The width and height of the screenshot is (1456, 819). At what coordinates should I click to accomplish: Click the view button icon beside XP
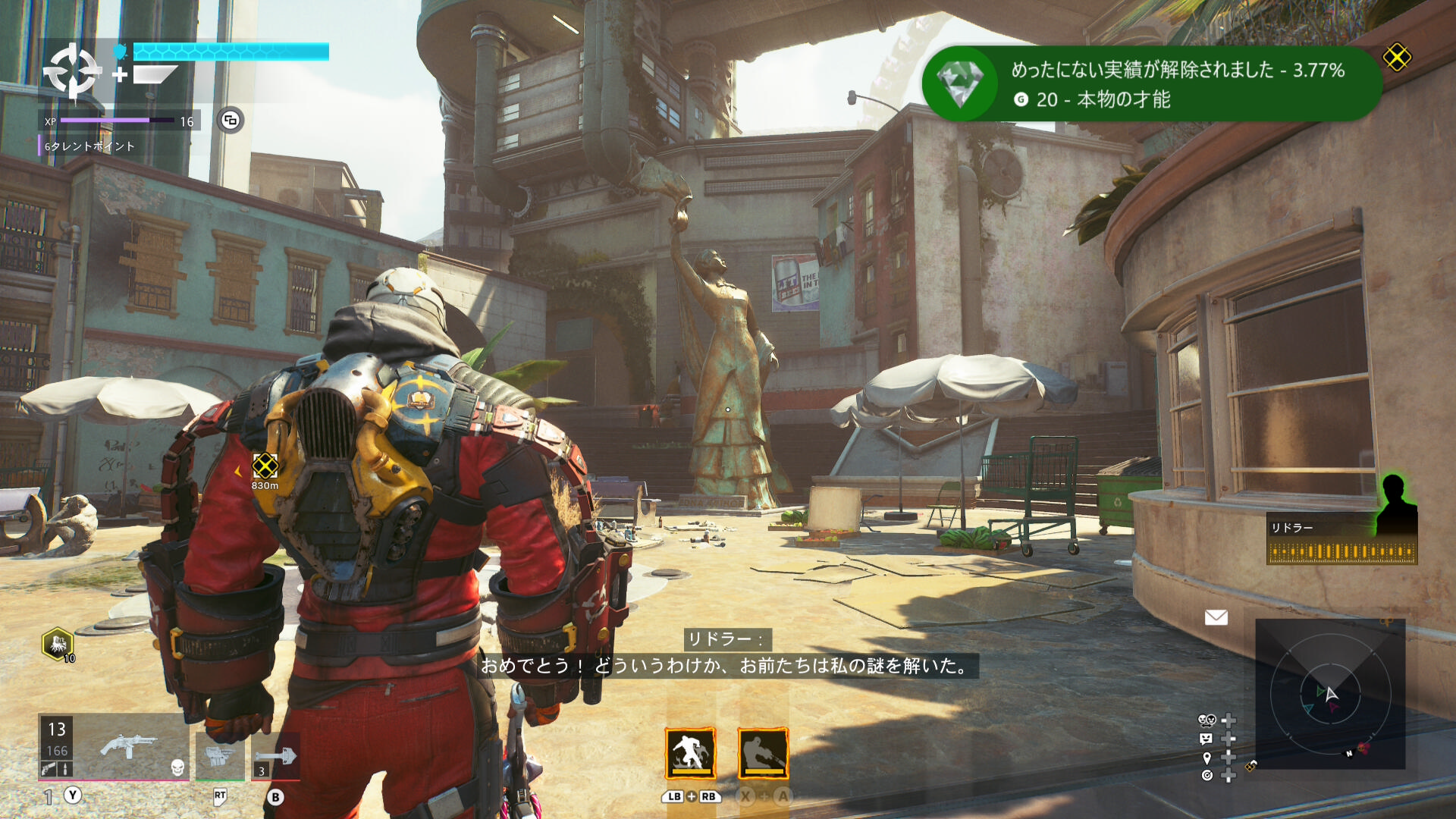[x=231, y=120]
